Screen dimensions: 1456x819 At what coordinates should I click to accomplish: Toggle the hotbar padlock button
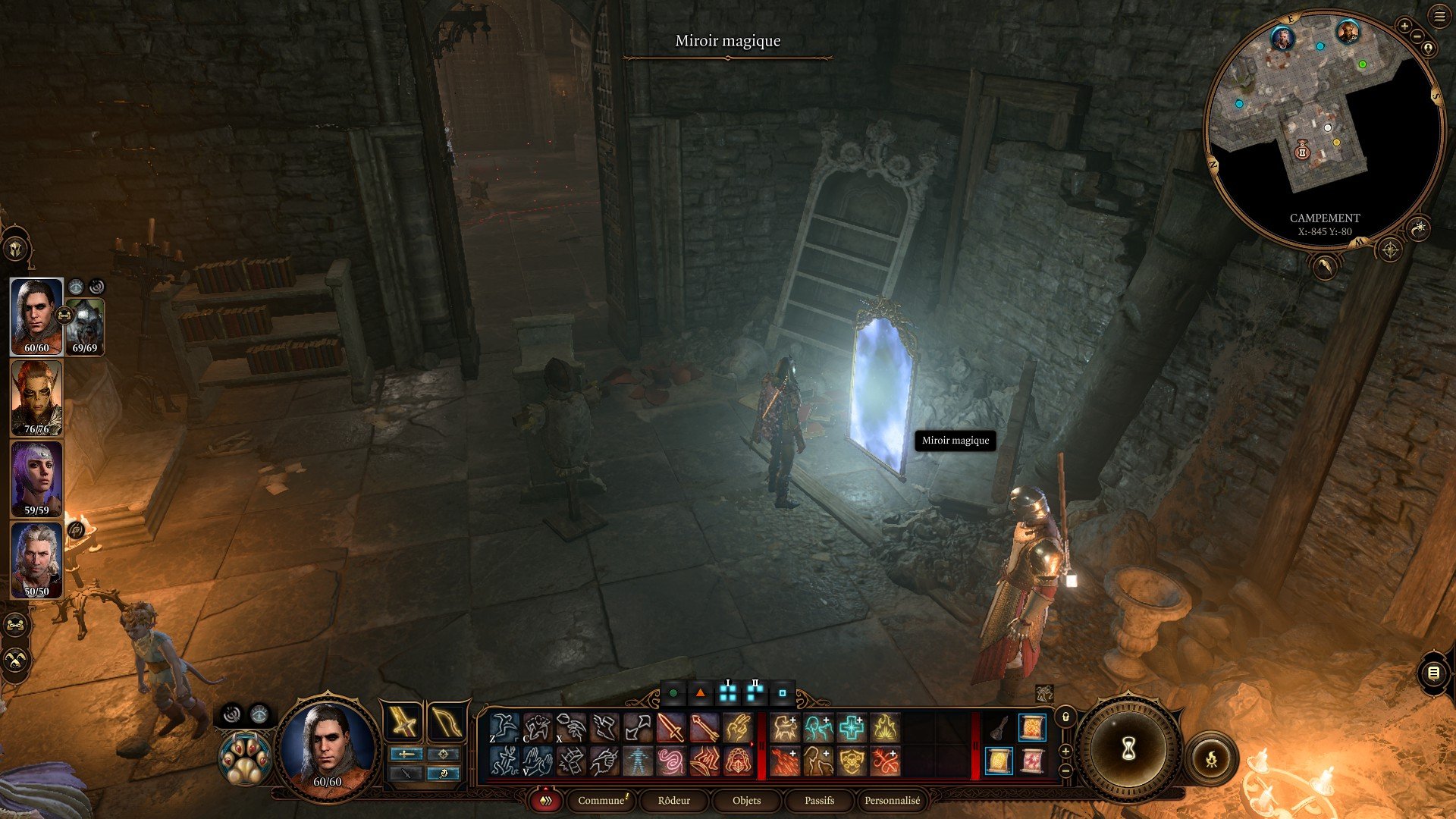pos(1065,717)
